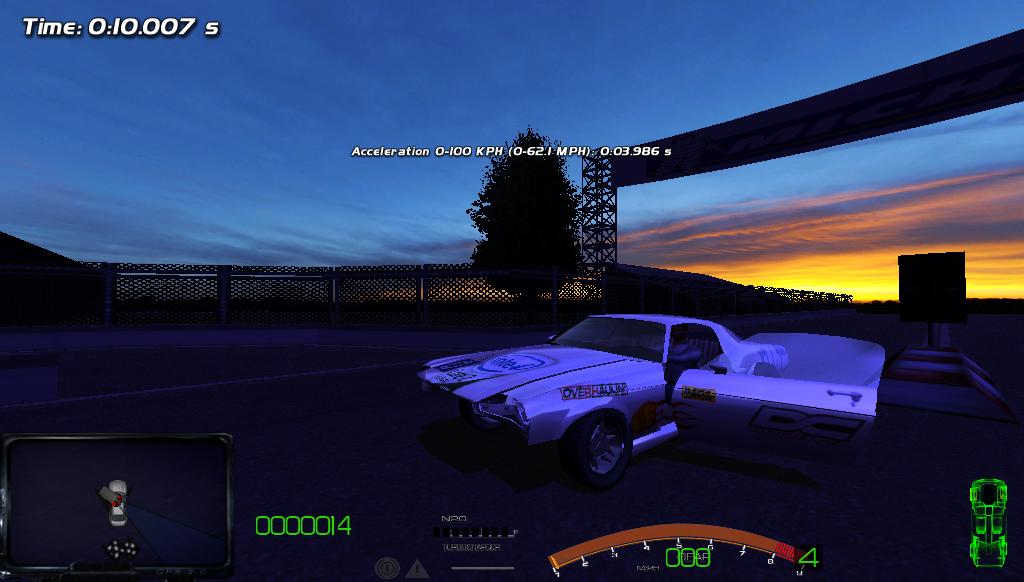Image resolution: width=1024 pixels, height=582 pixels.
Task: Click the GPS minimap panel
Action: [117, 505]
